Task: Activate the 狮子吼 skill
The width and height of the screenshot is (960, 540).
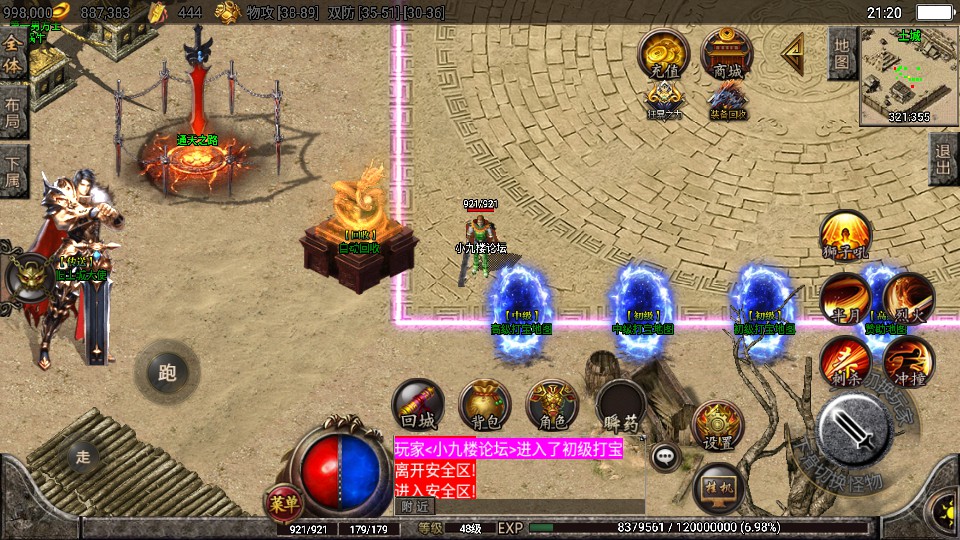Action: (x=845, y=236)
